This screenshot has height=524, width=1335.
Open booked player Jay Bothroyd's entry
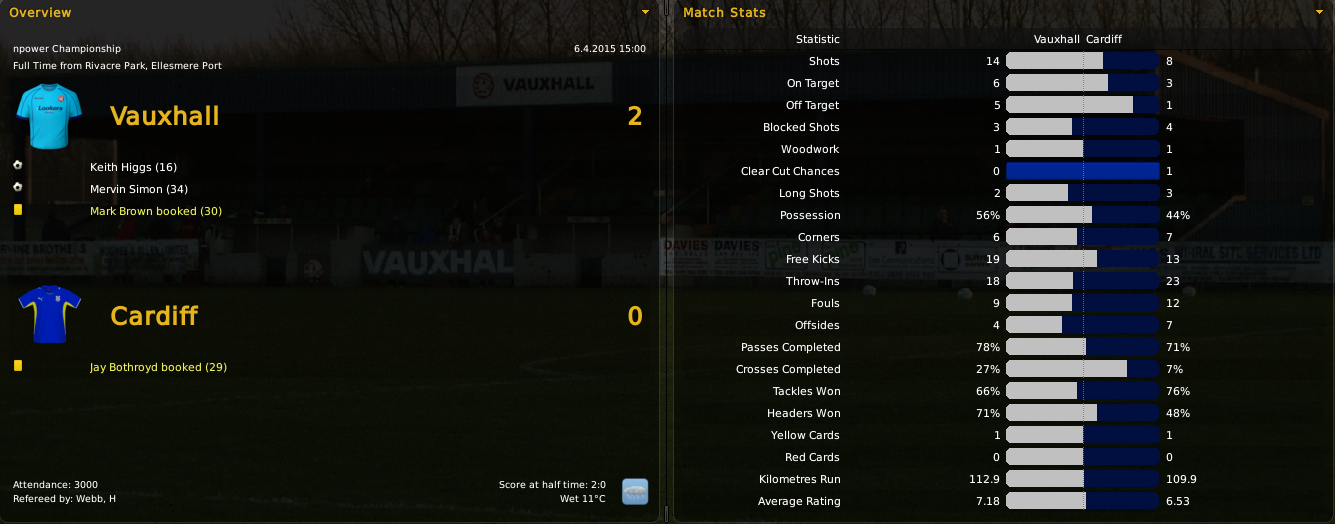click(158, 367)
